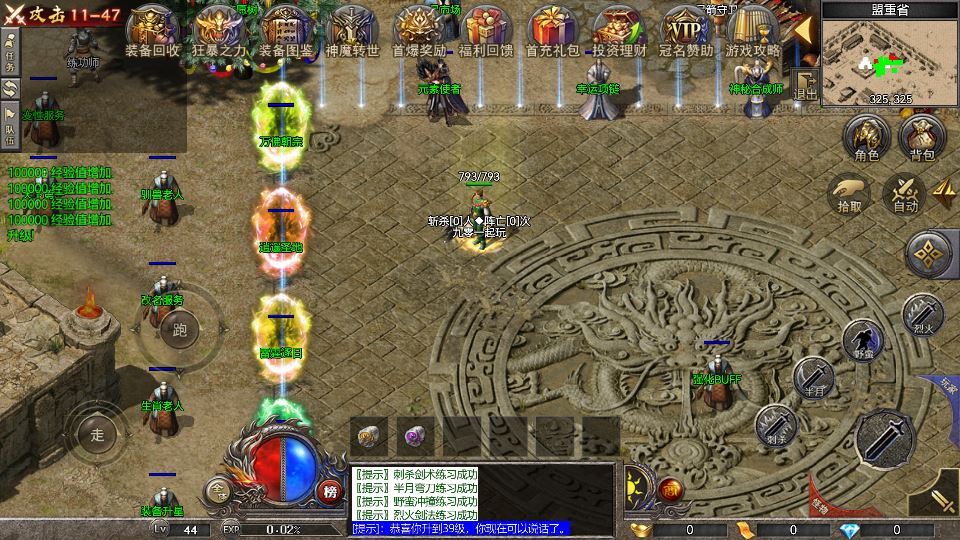The image size is (960, 540).
Task: Open the 装备回收 equipment recycling menu
Action: 153,30
